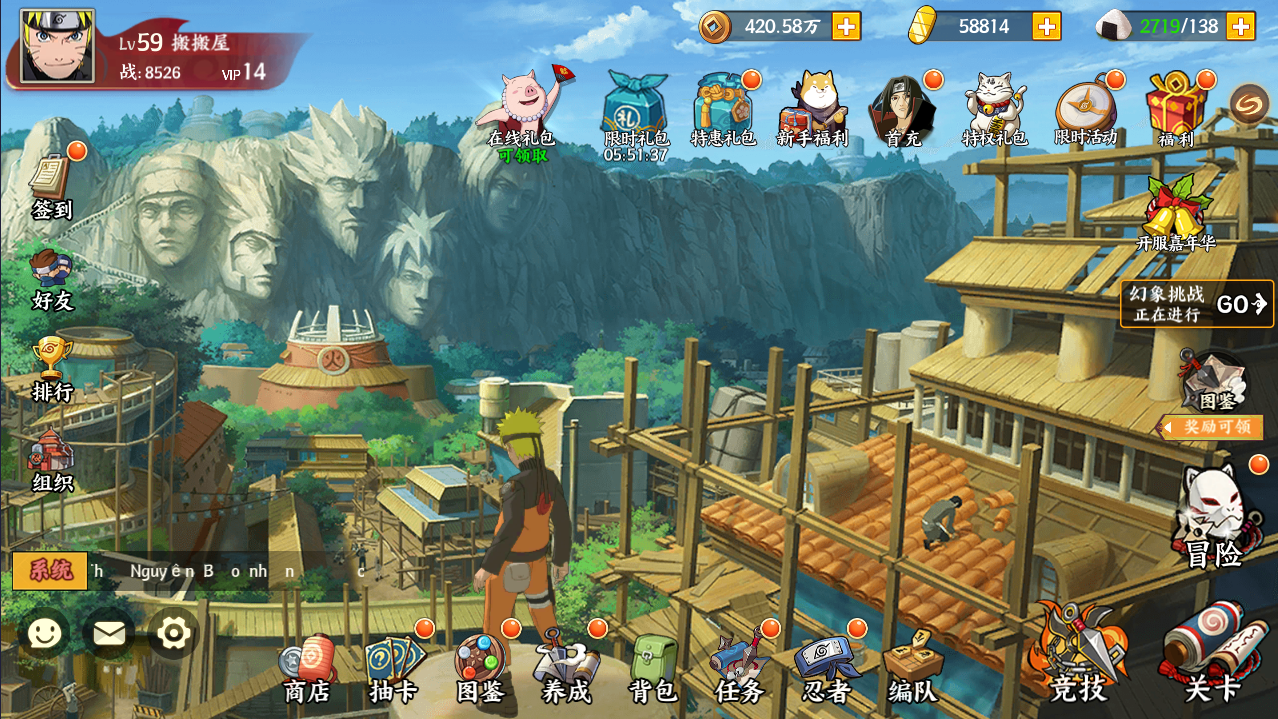This screenshot has width=1278, height=719.
Task: Open the gear settings button
Action: click(x=173, y=633)
